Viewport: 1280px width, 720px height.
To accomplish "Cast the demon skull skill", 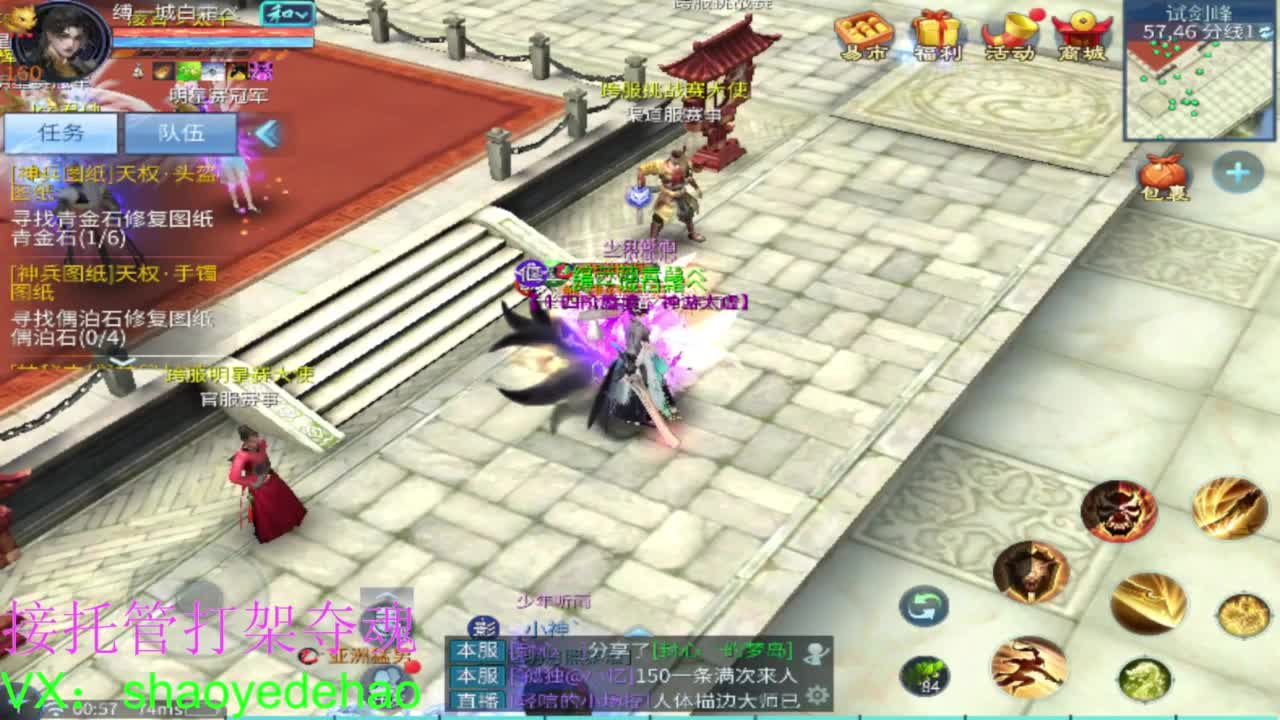I will click(1119, 510).
